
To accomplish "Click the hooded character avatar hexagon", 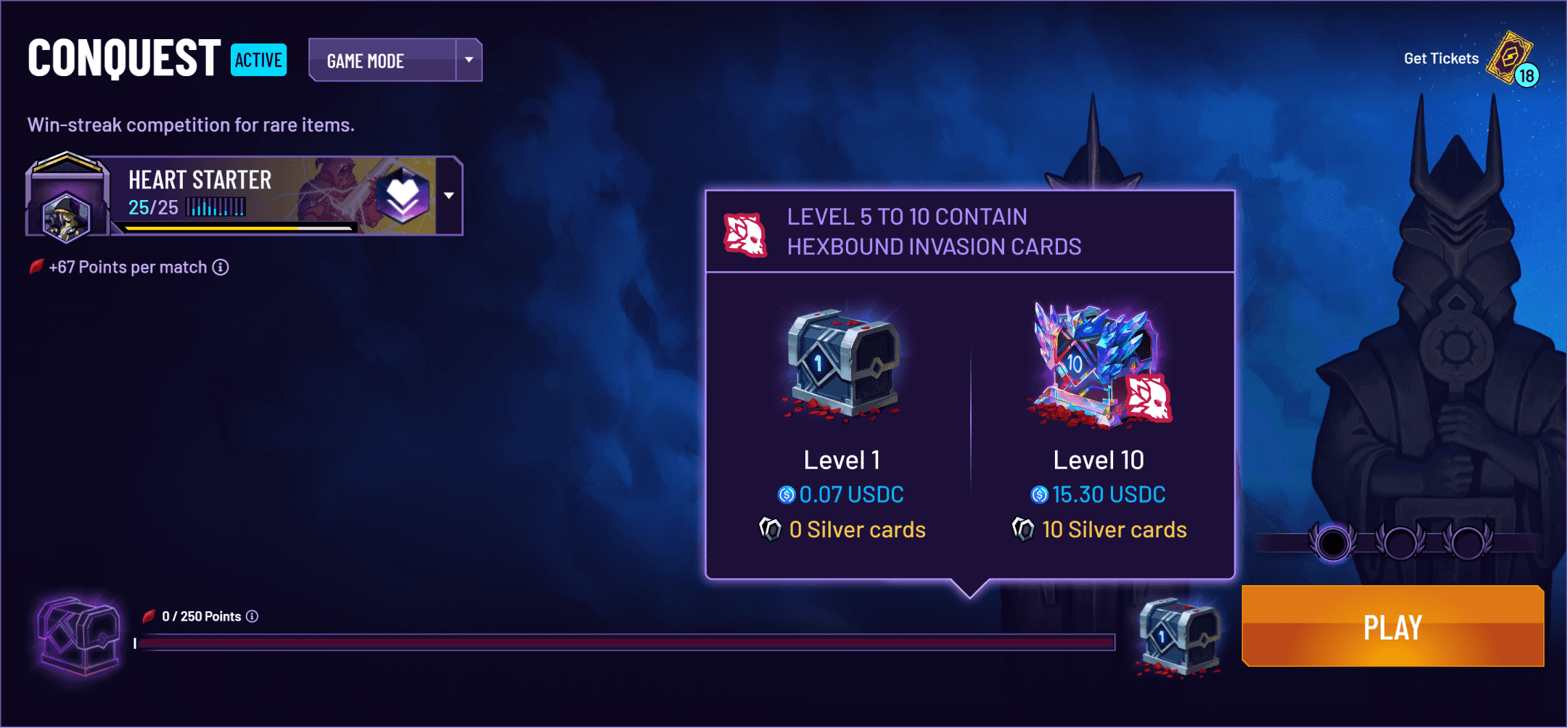I will (65, 218).
